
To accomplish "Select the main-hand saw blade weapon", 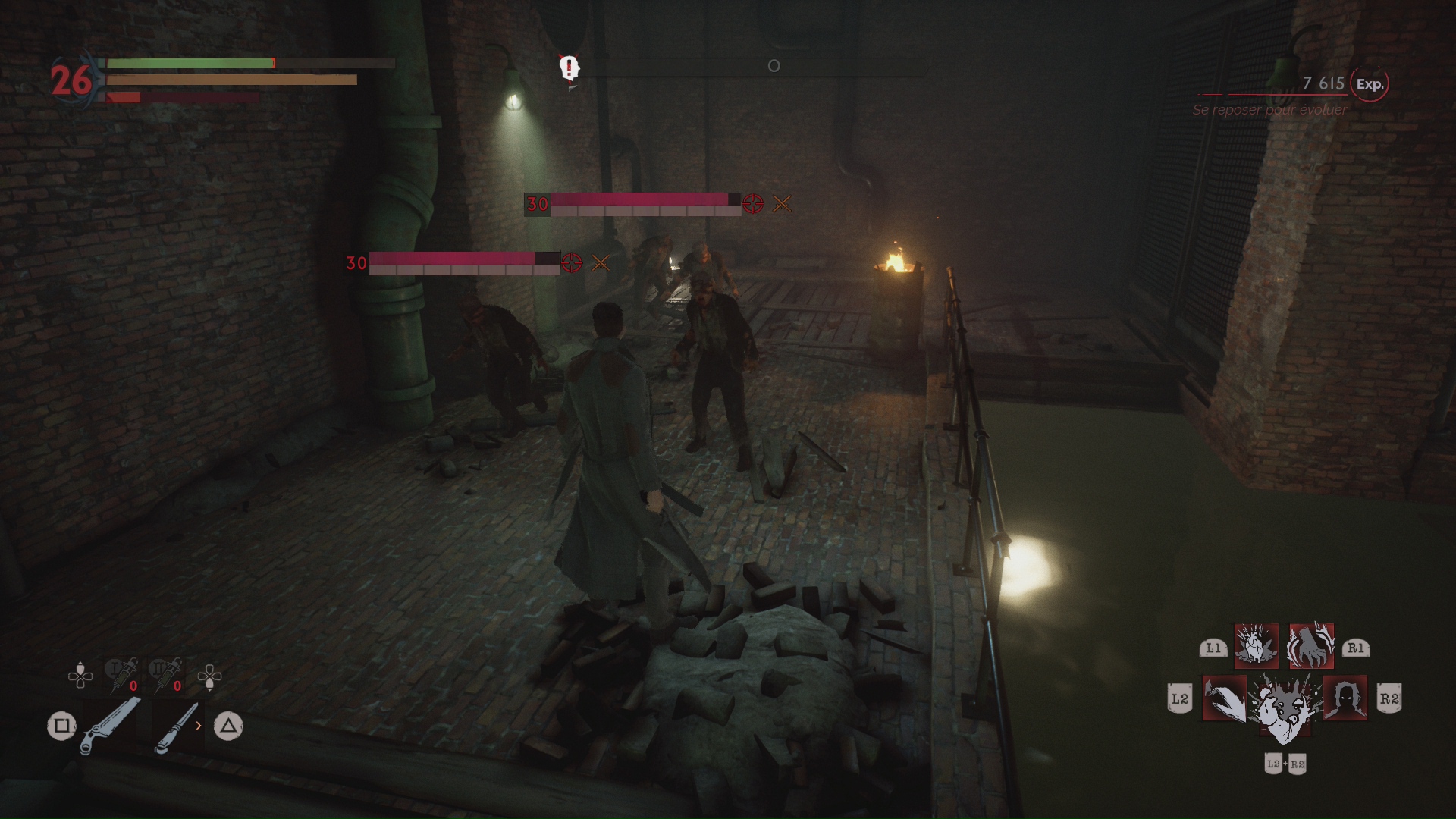I will [110, 726].
